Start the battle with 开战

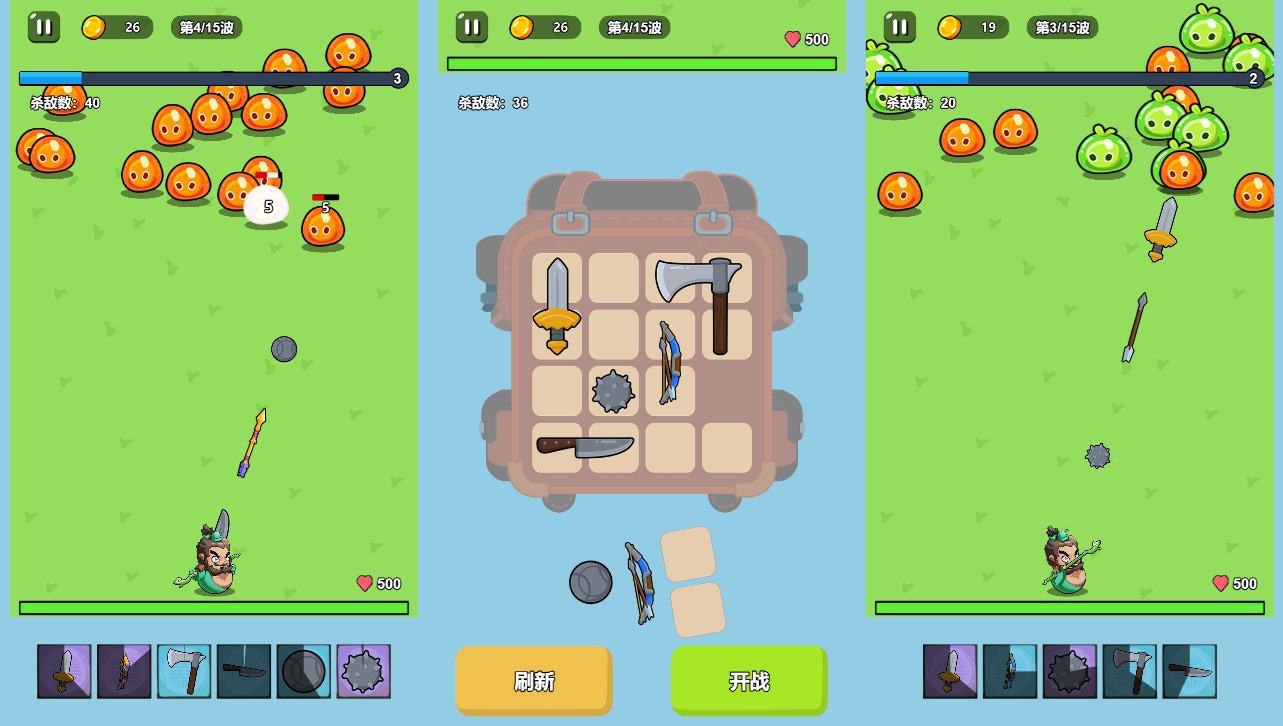(x=749, y=681)
